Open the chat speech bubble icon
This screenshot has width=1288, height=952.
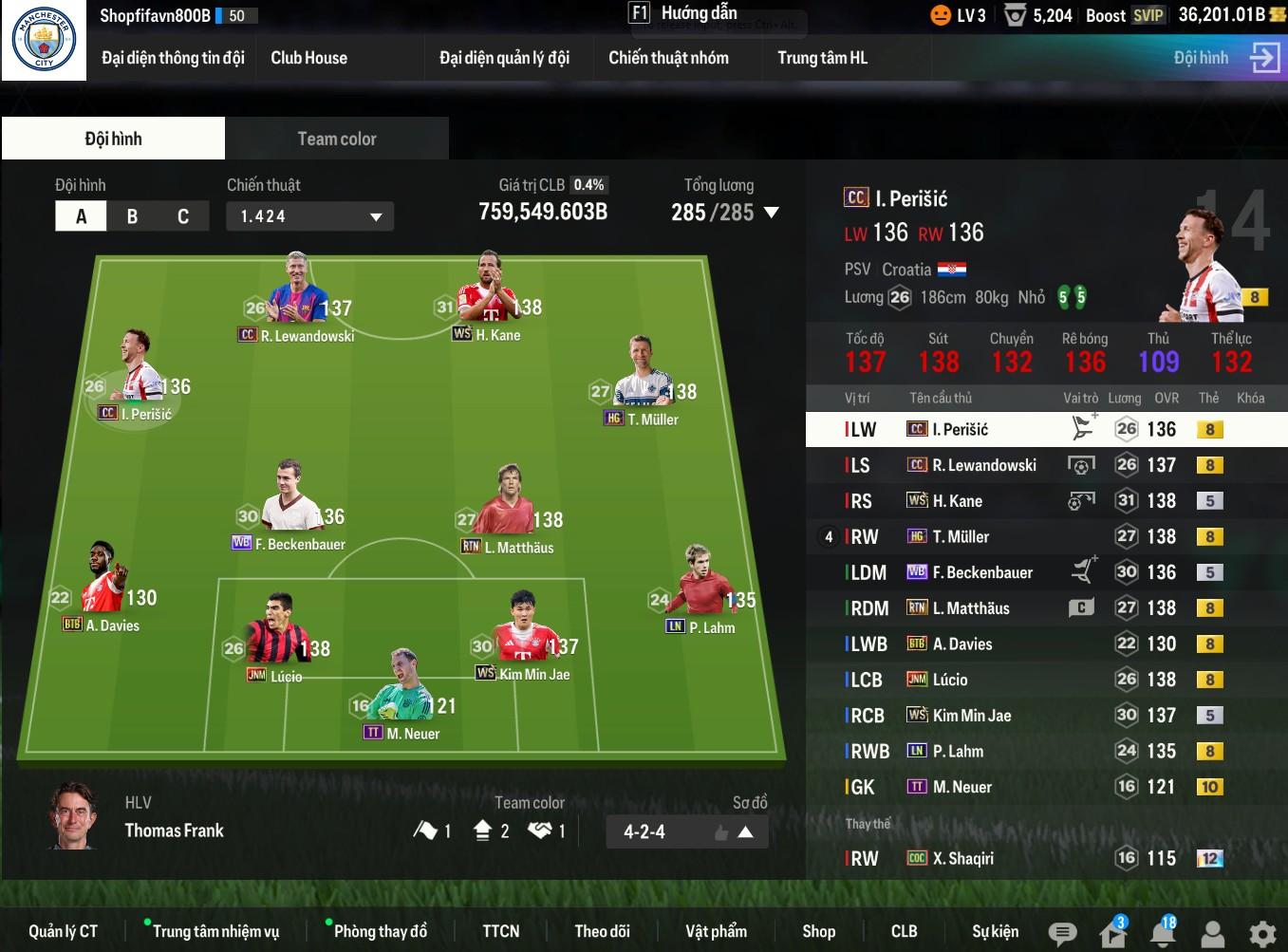click(1062, 934)
